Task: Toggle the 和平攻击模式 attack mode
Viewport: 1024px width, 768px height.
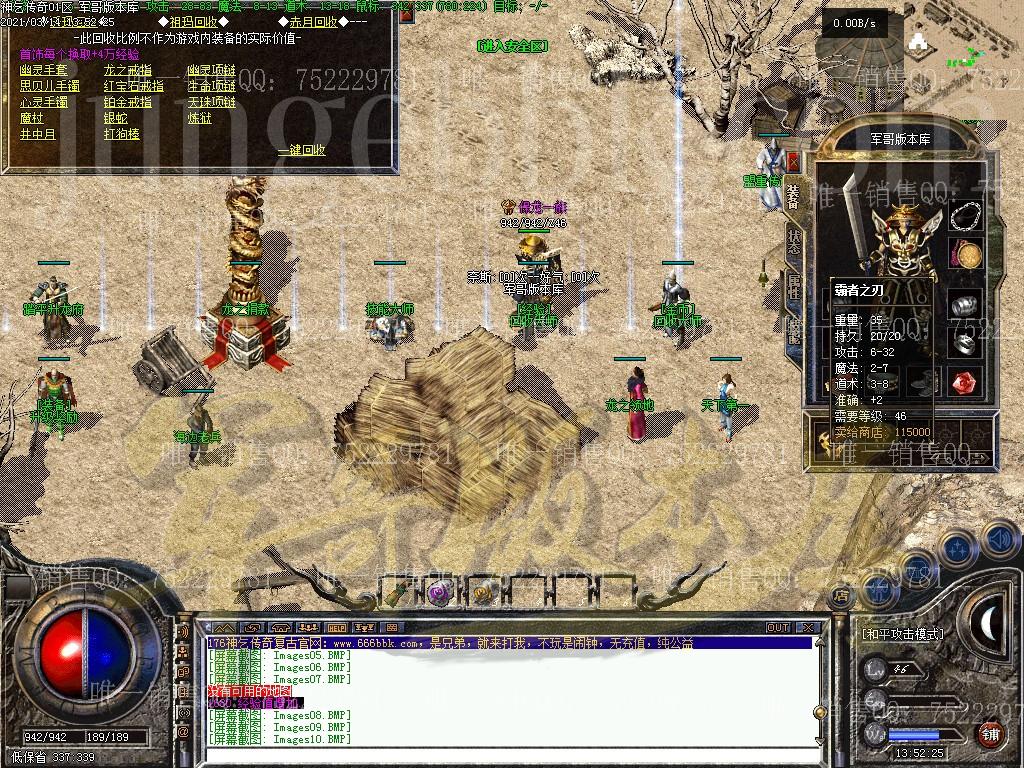Action: coord(902,634)
